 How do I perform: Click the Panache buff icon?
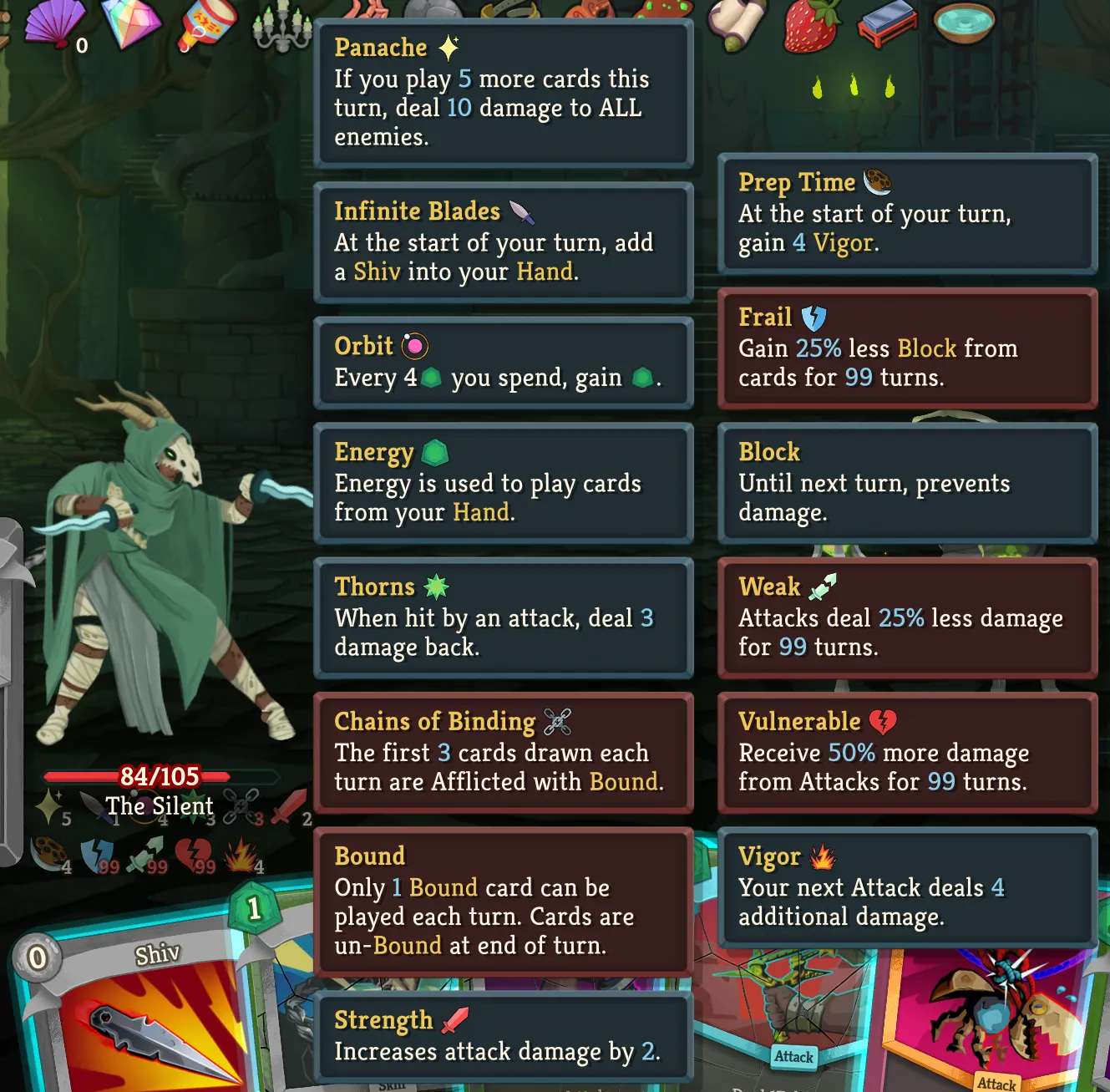[48, 804]
